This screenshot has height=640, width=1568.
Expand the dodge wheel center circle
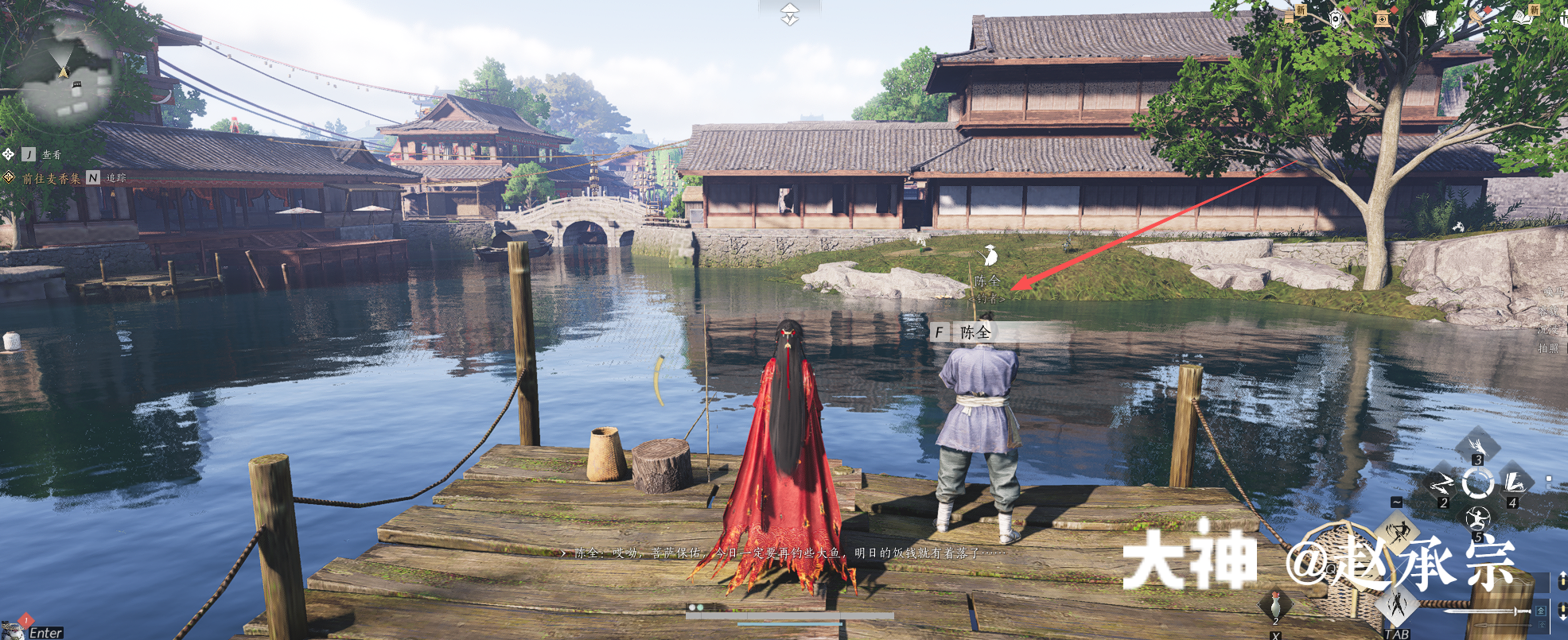click(x=1478, y=483)
